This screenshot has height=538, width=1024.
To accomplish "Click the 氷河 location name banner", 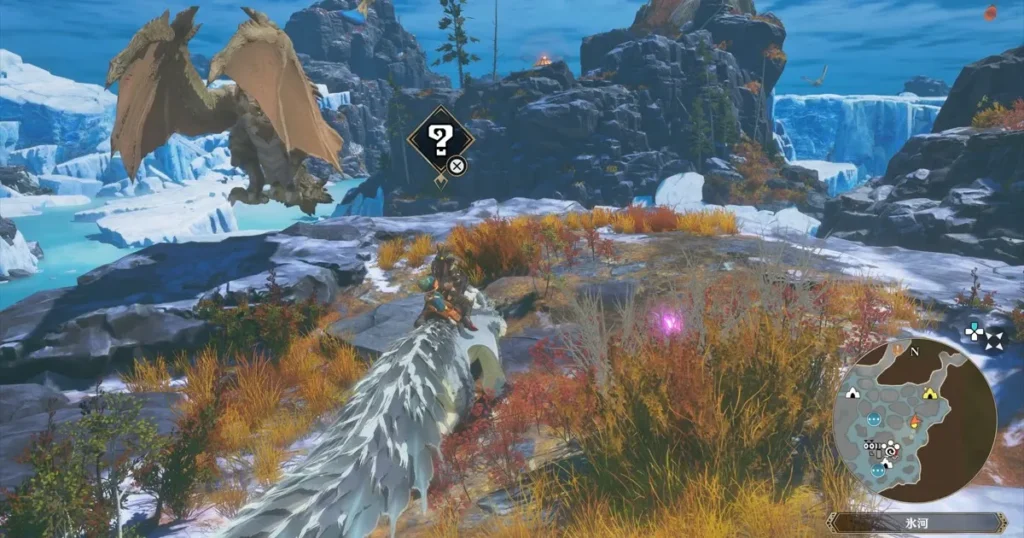I will coord(918,522).
